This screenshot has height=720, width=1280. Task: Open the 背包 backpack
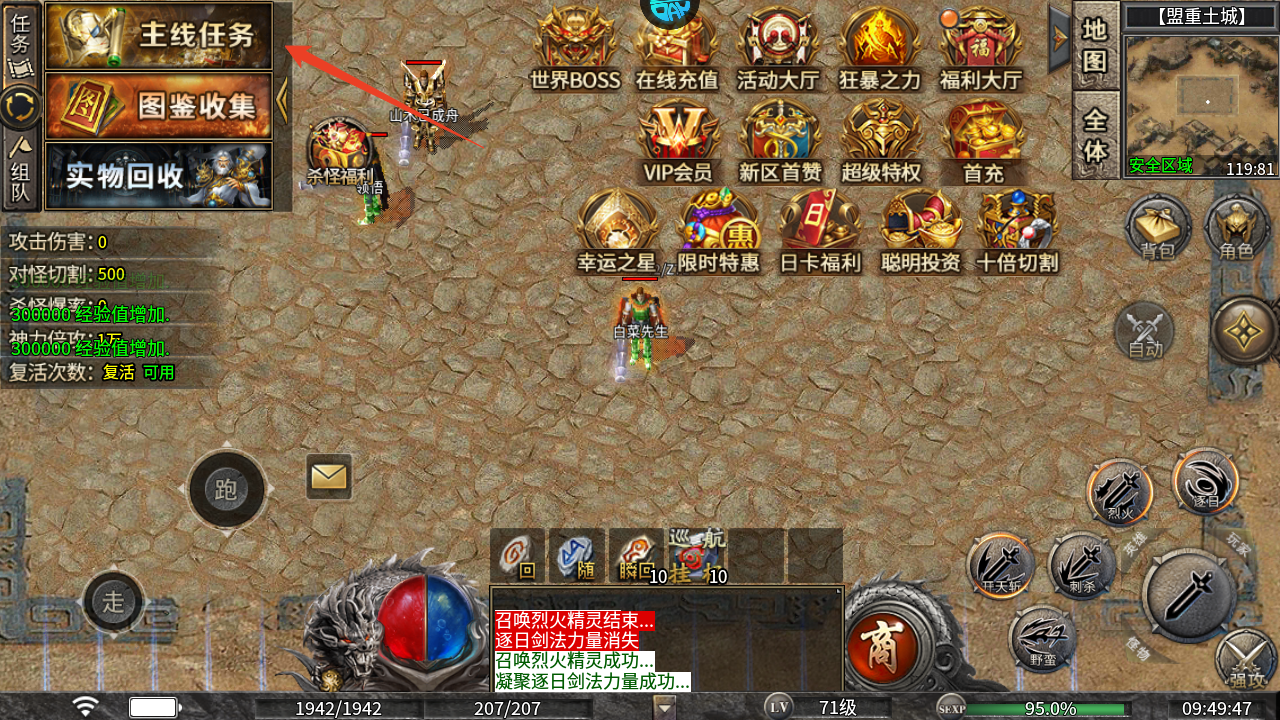click(1158, 228)
